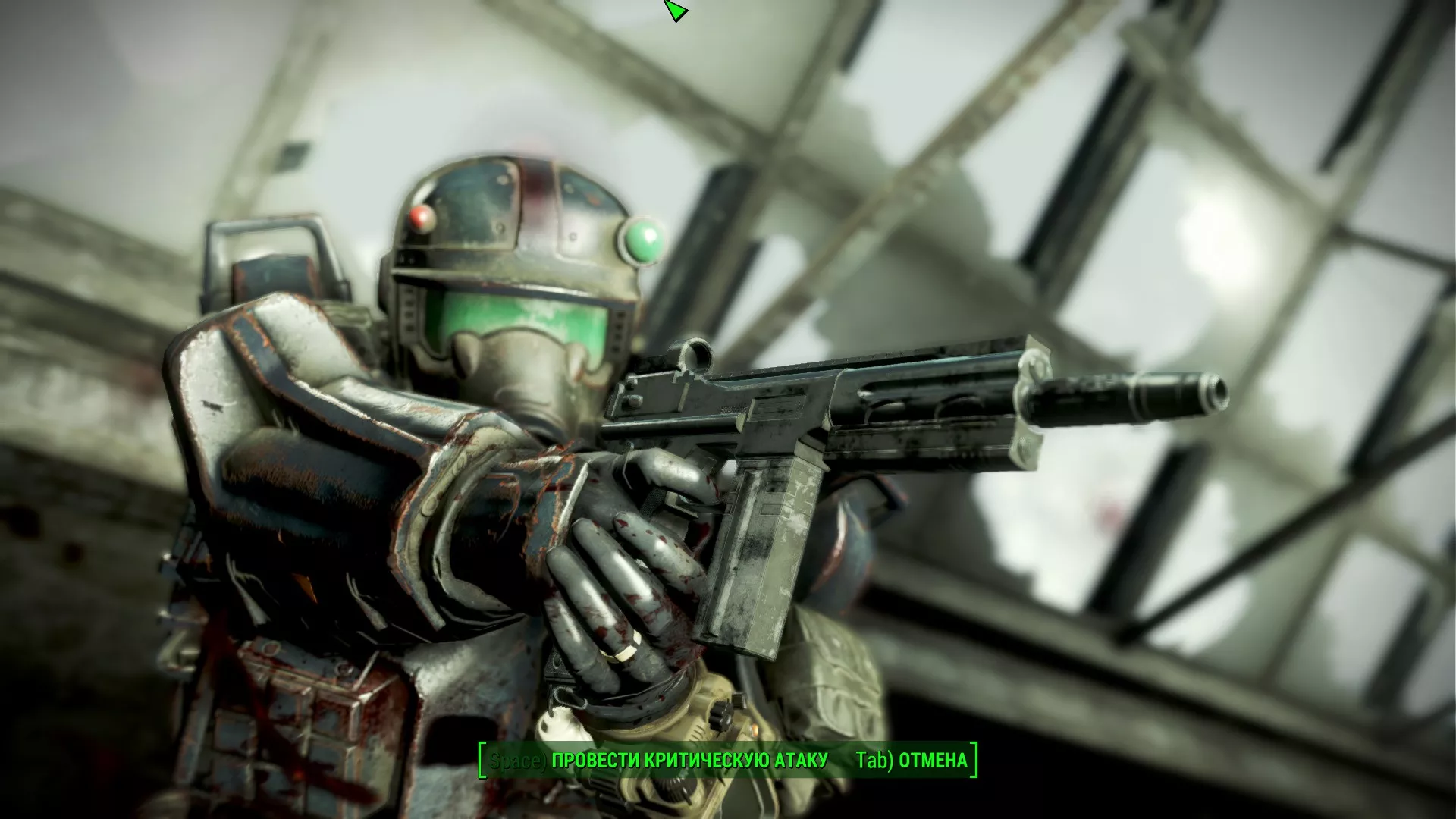Screen dimensions: 1456x819
Task: Cancel with the Отмена button
Action: pyautogui.click(x=912, y=761)
